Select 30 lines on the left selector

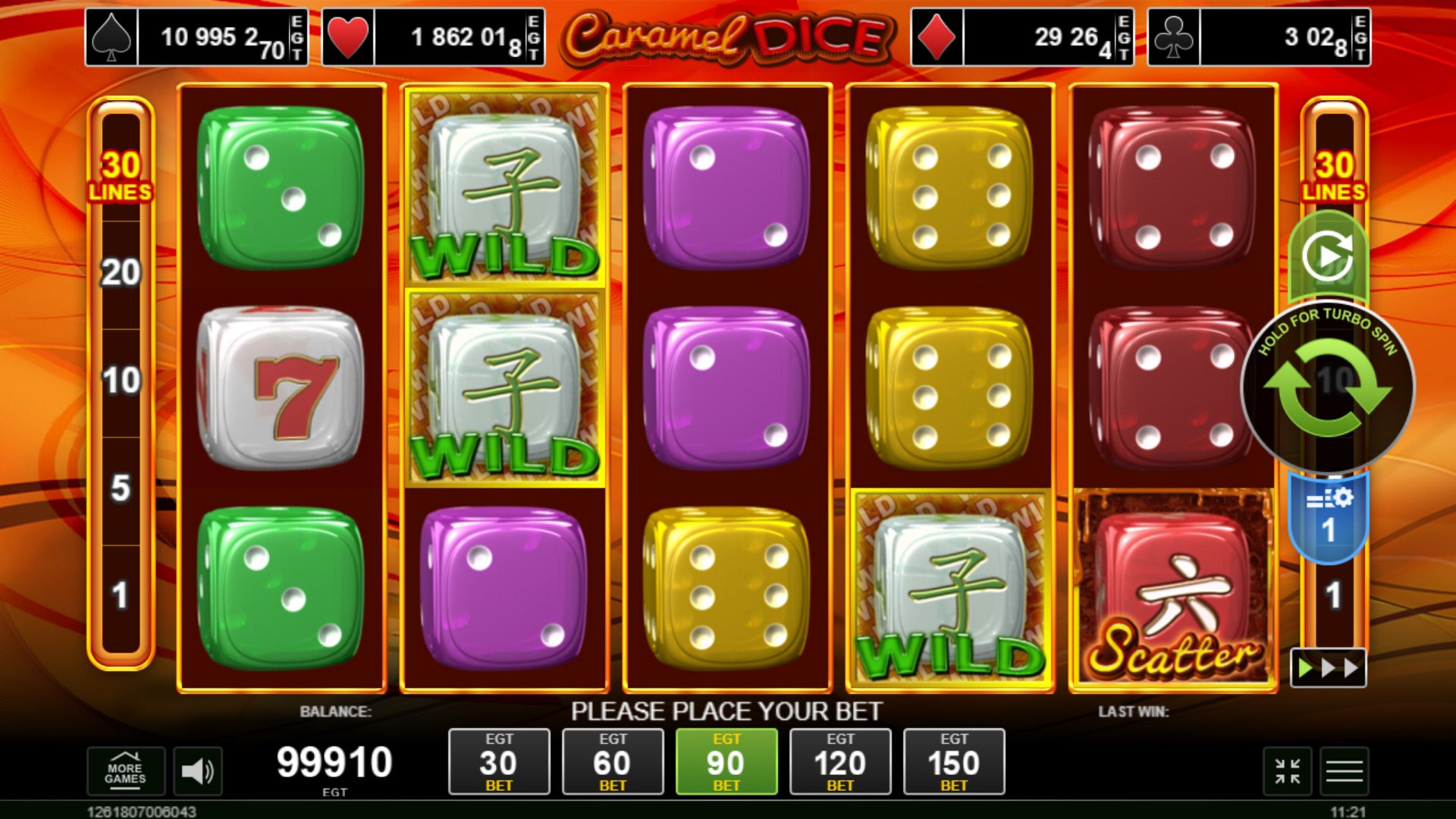click(x=121, y=176)
